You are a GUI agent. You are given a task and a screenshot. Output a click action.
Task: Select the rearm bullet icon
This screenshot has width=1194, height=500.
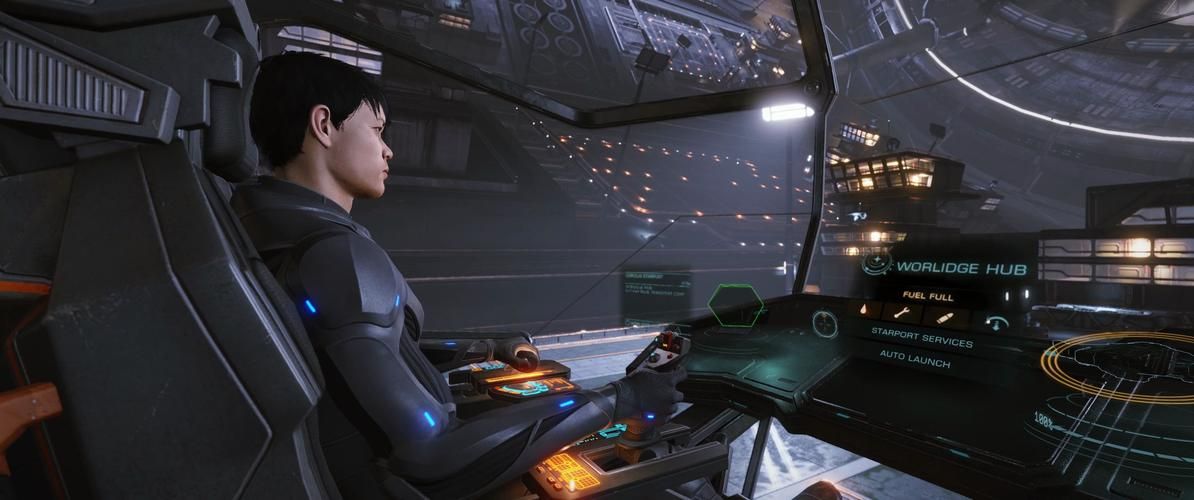[944, 318]
